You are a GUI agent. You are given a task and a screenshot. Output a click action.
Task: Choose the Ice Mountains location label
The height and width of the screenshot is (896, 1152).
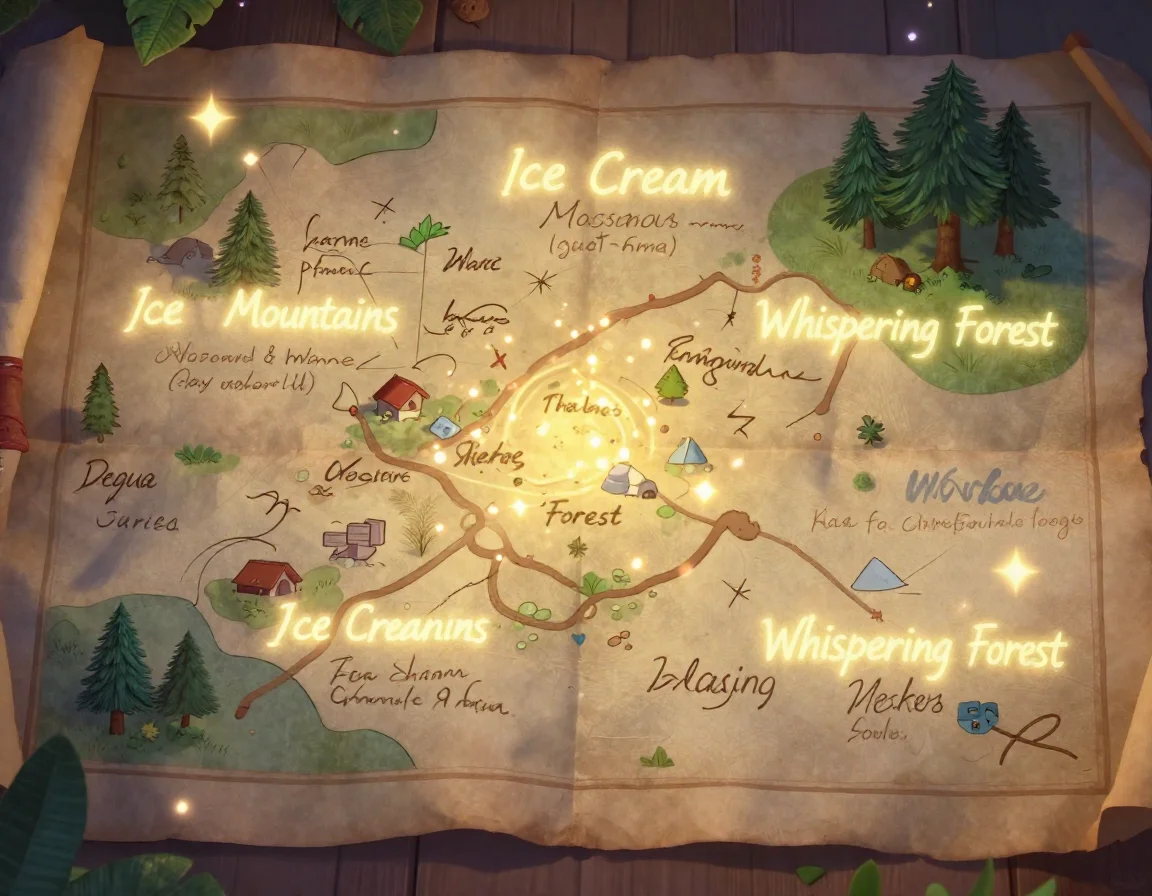click(x=262, y=313)
